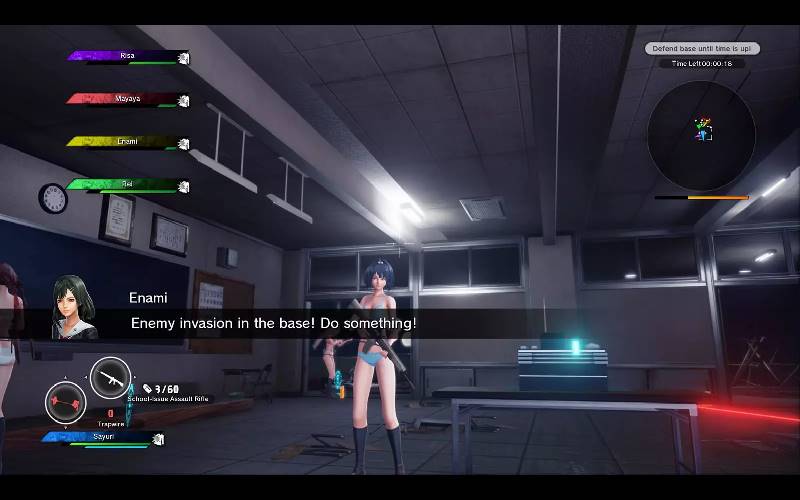Select Mayaya's red squad nameplate

coord(127,99)
